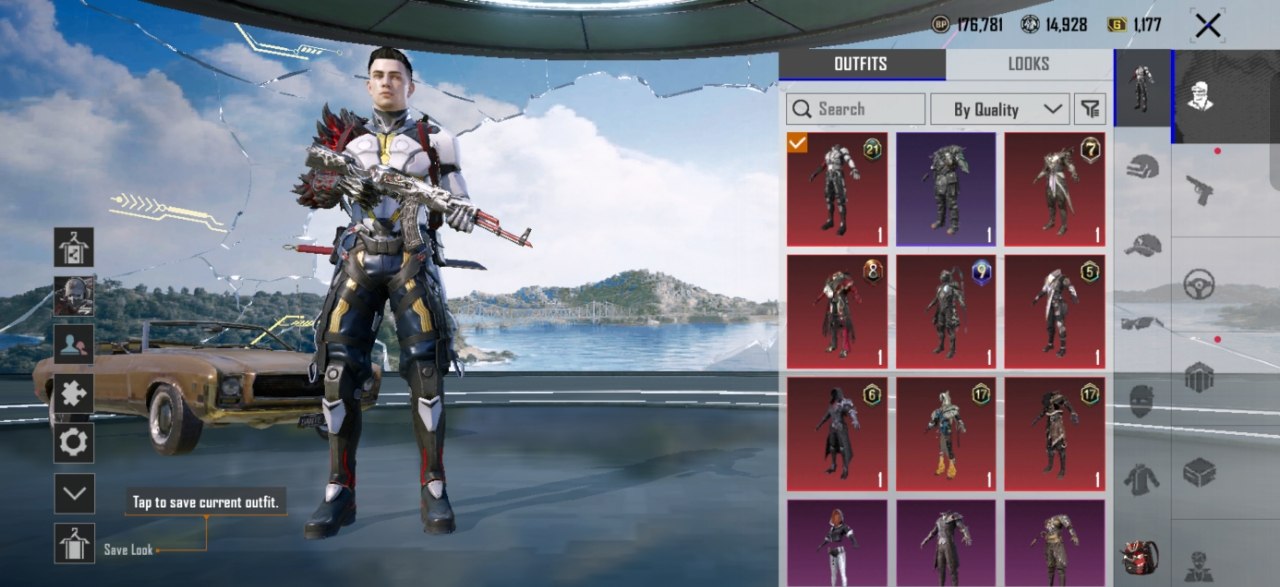
Task: Tap the Save Look hanger button
Action: pyautogui.click(x=74, y=543)
